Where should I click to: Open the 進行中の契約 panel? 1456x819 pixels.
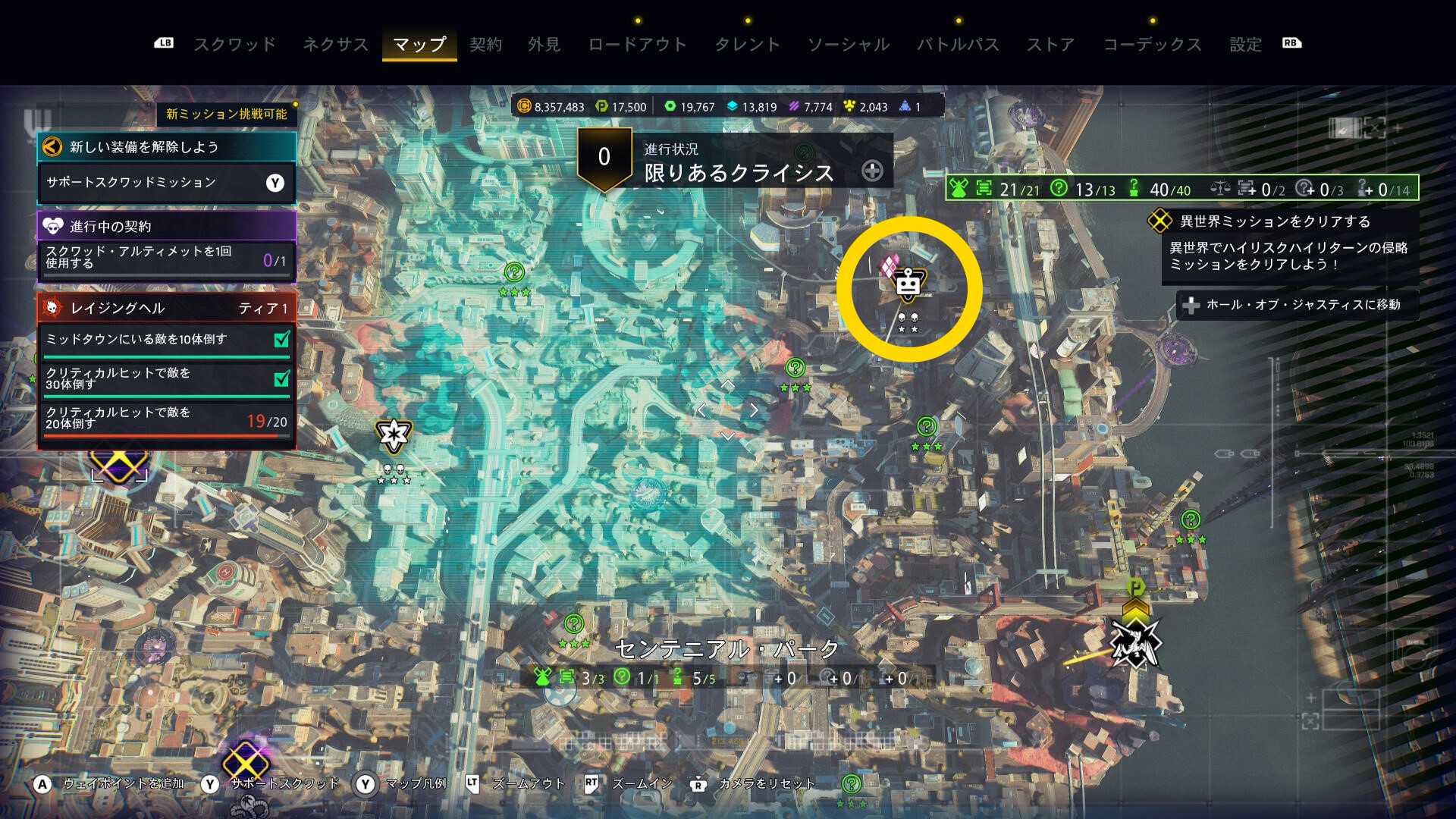166,226
